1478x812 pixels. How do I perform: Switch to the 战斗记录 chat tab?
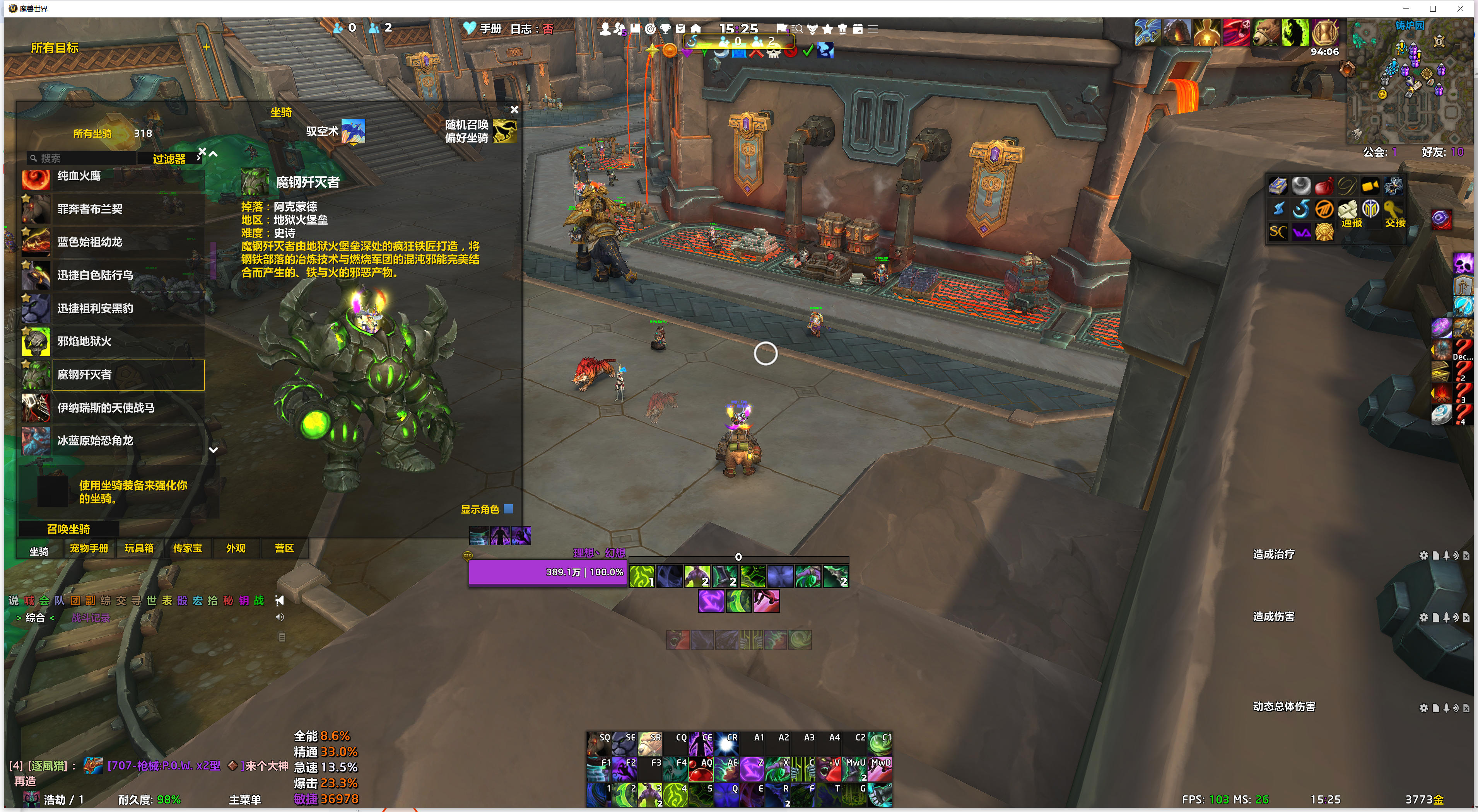click(91, 618)
